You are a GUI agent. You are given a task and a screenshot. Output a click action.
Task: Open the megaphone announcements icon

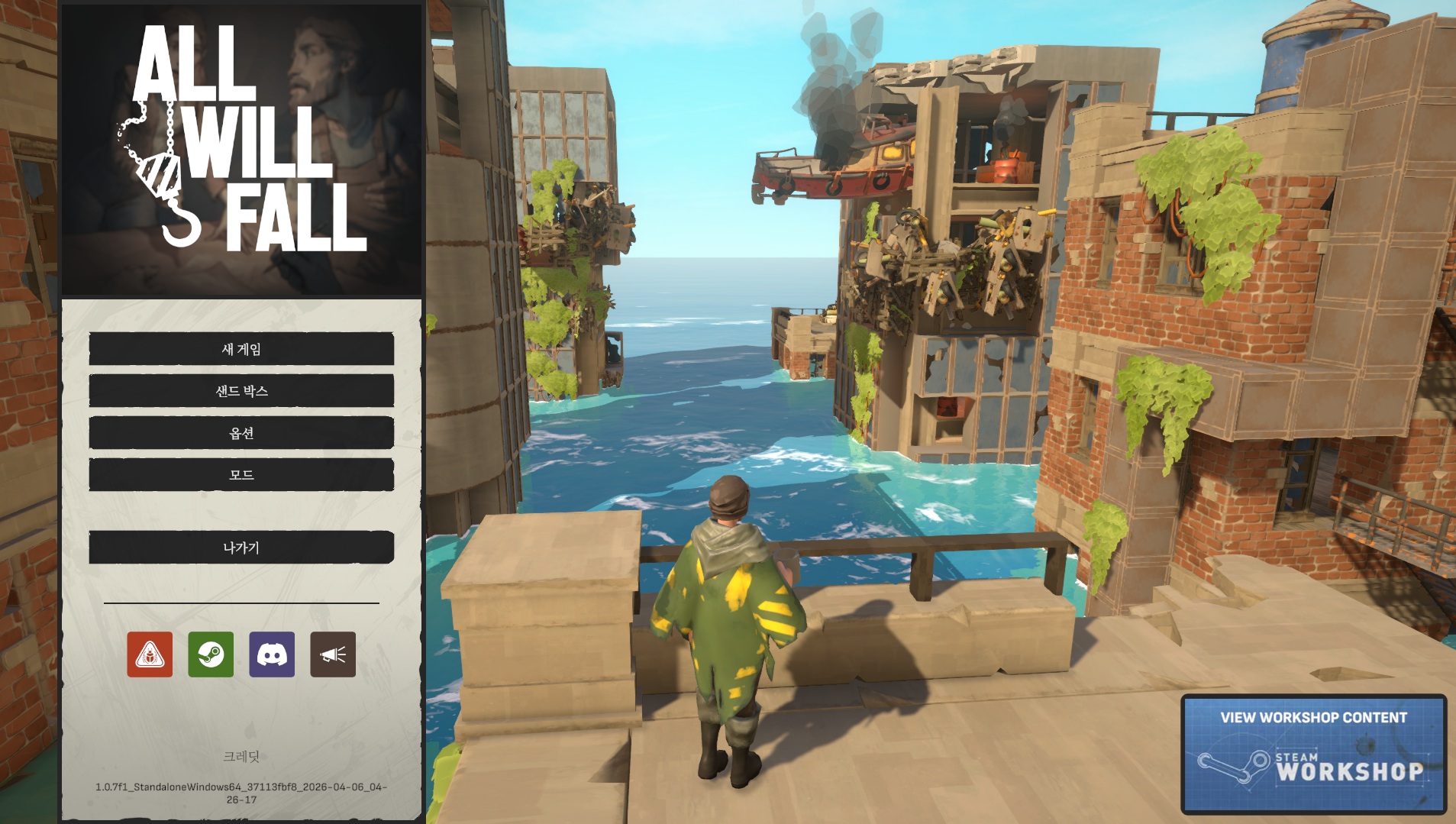[333, 654]
